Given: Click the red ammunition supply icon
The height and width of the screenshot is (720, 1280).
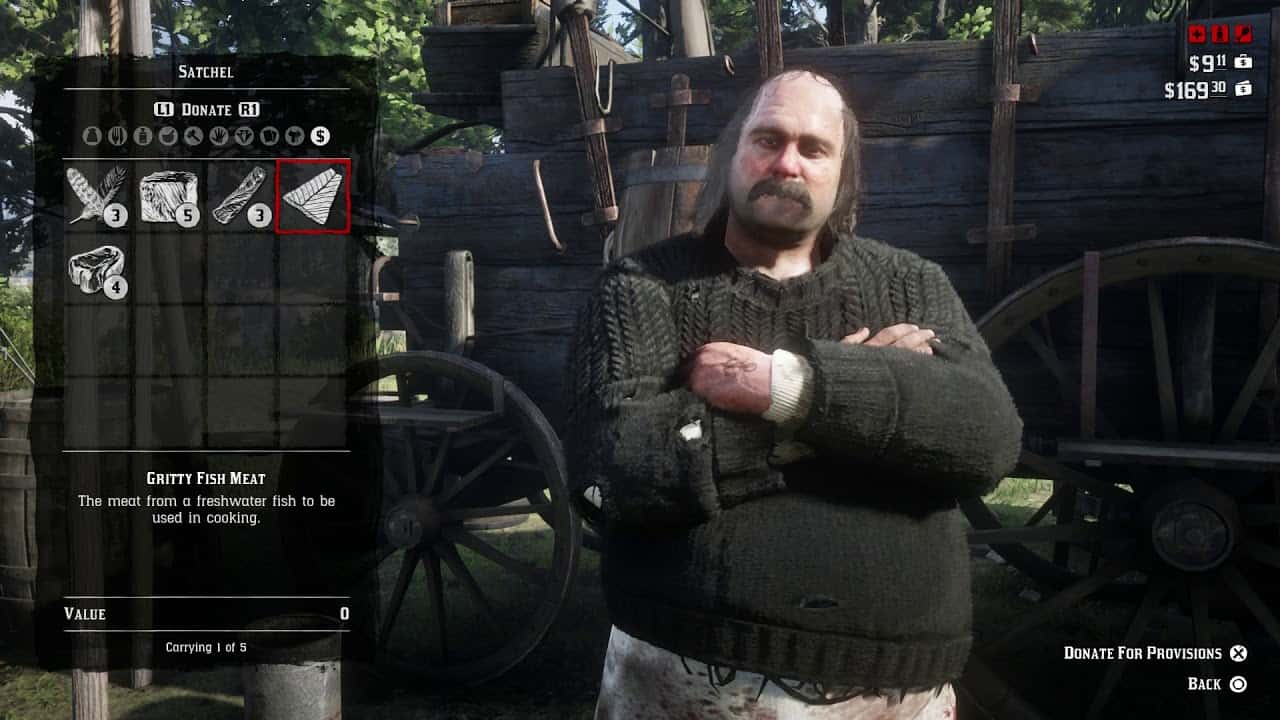Looking at the screenshot, I should [x=1219, y=33].
